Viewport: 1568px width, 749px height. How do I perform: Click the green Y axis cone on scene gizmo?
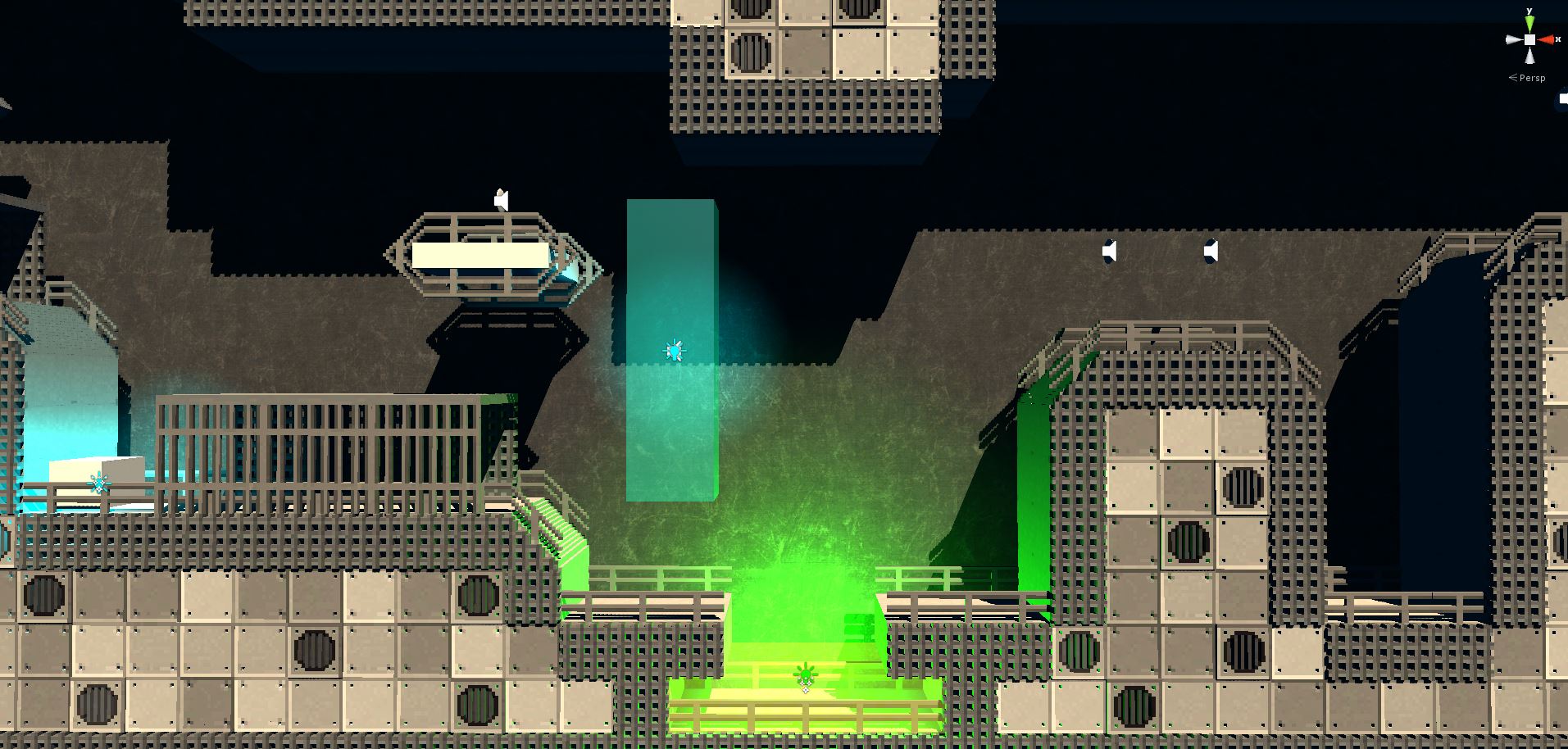pyautogui.click(x=1529, y=21)
